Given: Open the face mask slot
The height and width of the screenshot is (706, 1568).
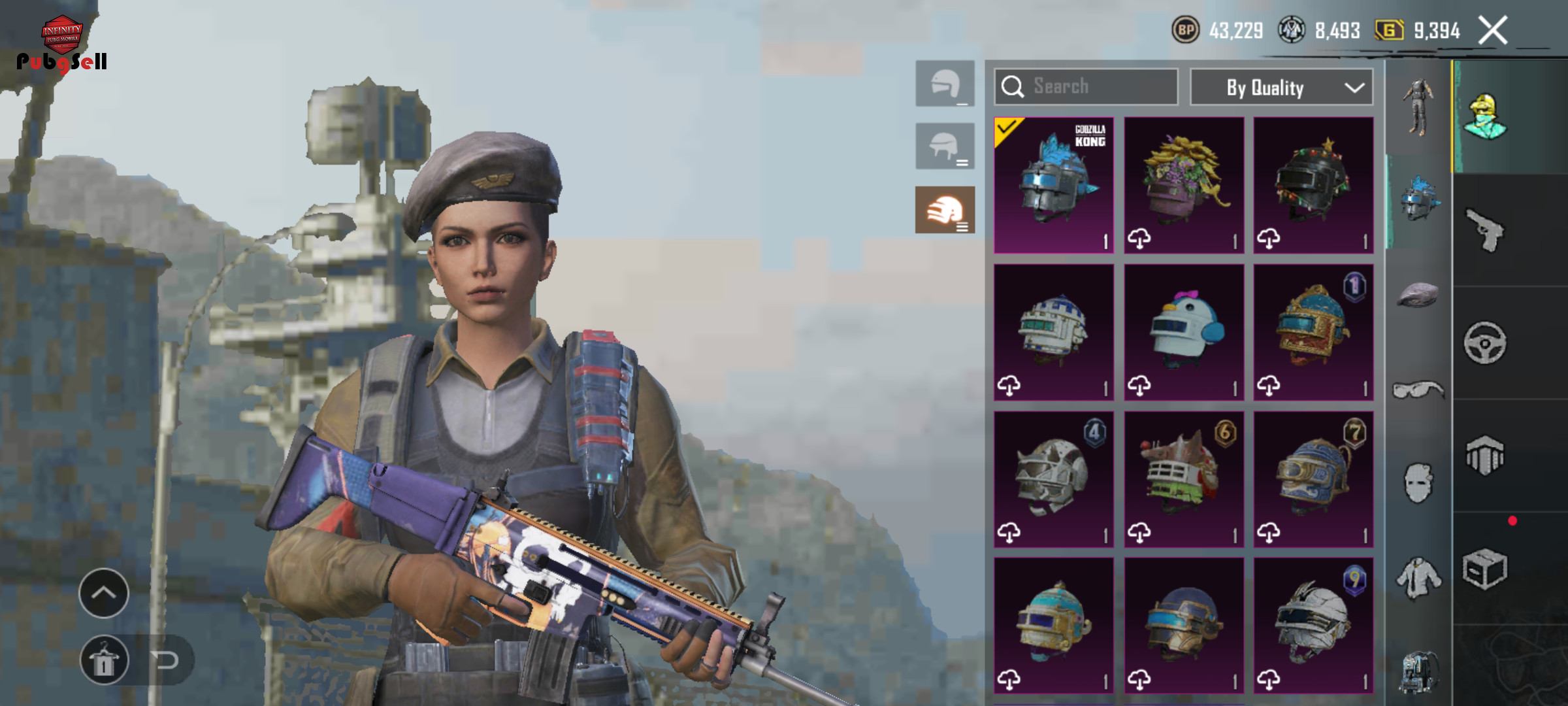Looking at the screenshot, I should [x=1417, y=484].
